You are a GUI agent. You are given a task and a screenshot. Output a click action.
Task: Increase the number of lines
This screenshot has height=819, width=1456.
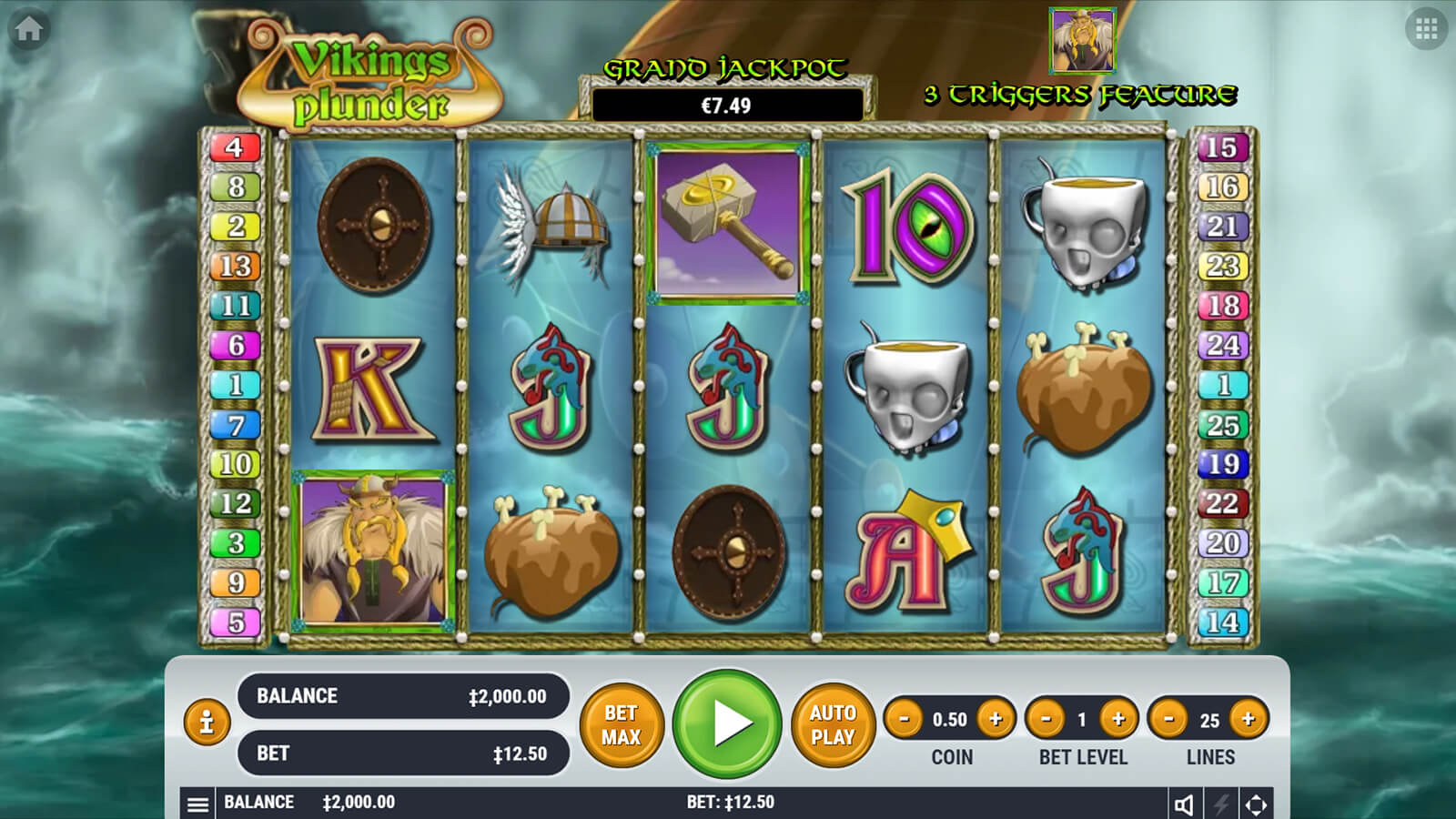[x=1248, y=719]
